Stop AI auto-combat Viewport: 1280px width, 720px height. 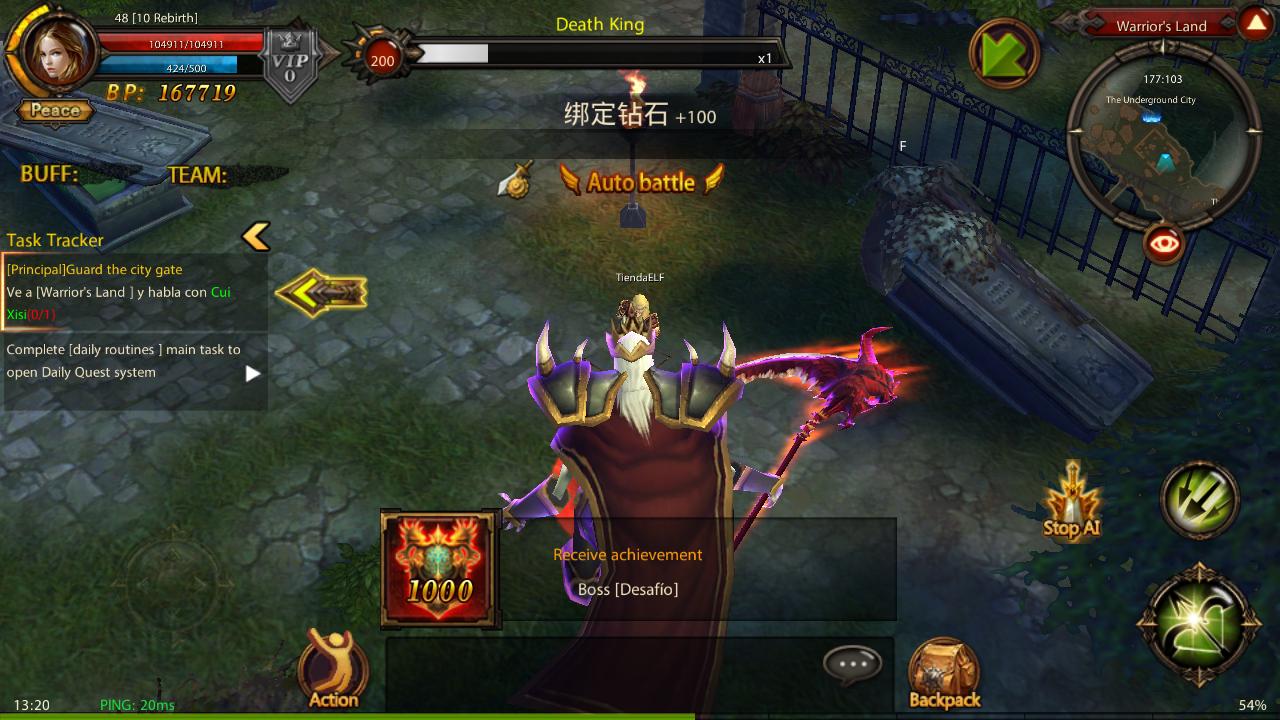(1071, 503)
